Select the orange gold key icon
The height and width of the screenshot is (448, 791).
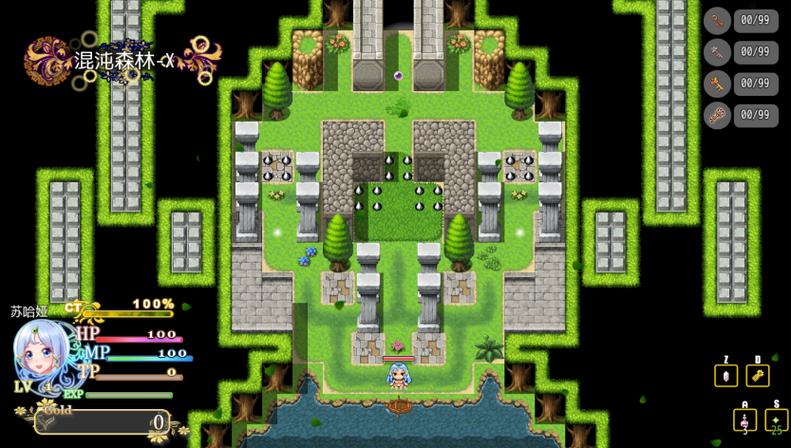(x=718, y=83)
